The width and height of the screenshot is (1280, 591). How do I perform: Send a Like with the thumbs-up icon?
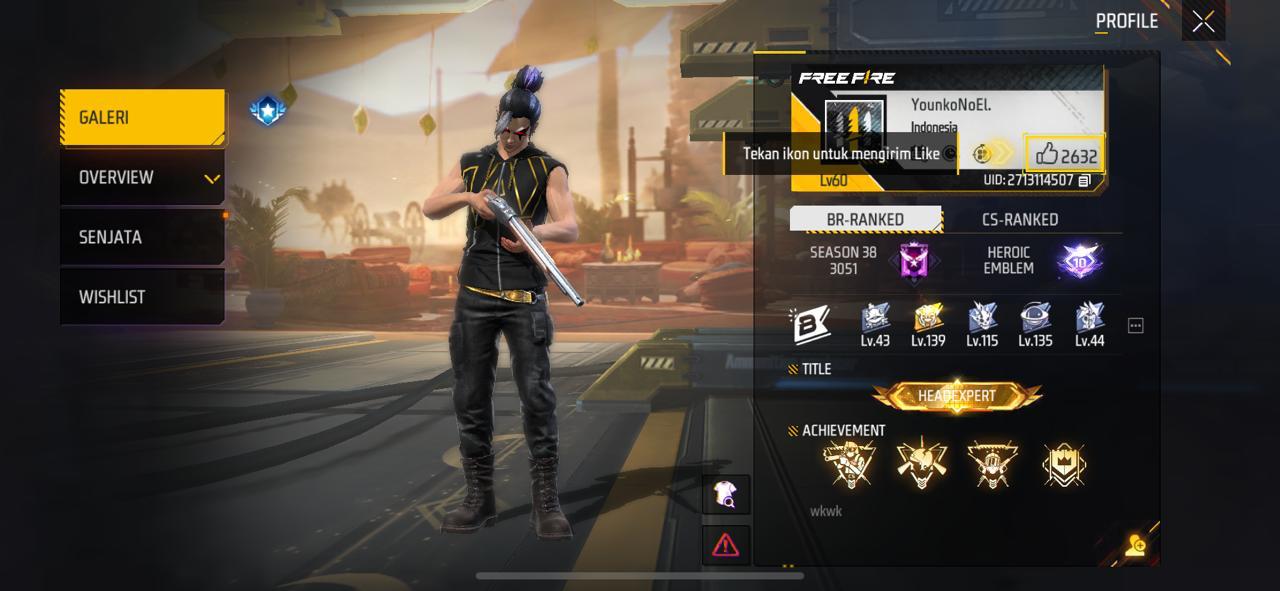coord(1048,154)
